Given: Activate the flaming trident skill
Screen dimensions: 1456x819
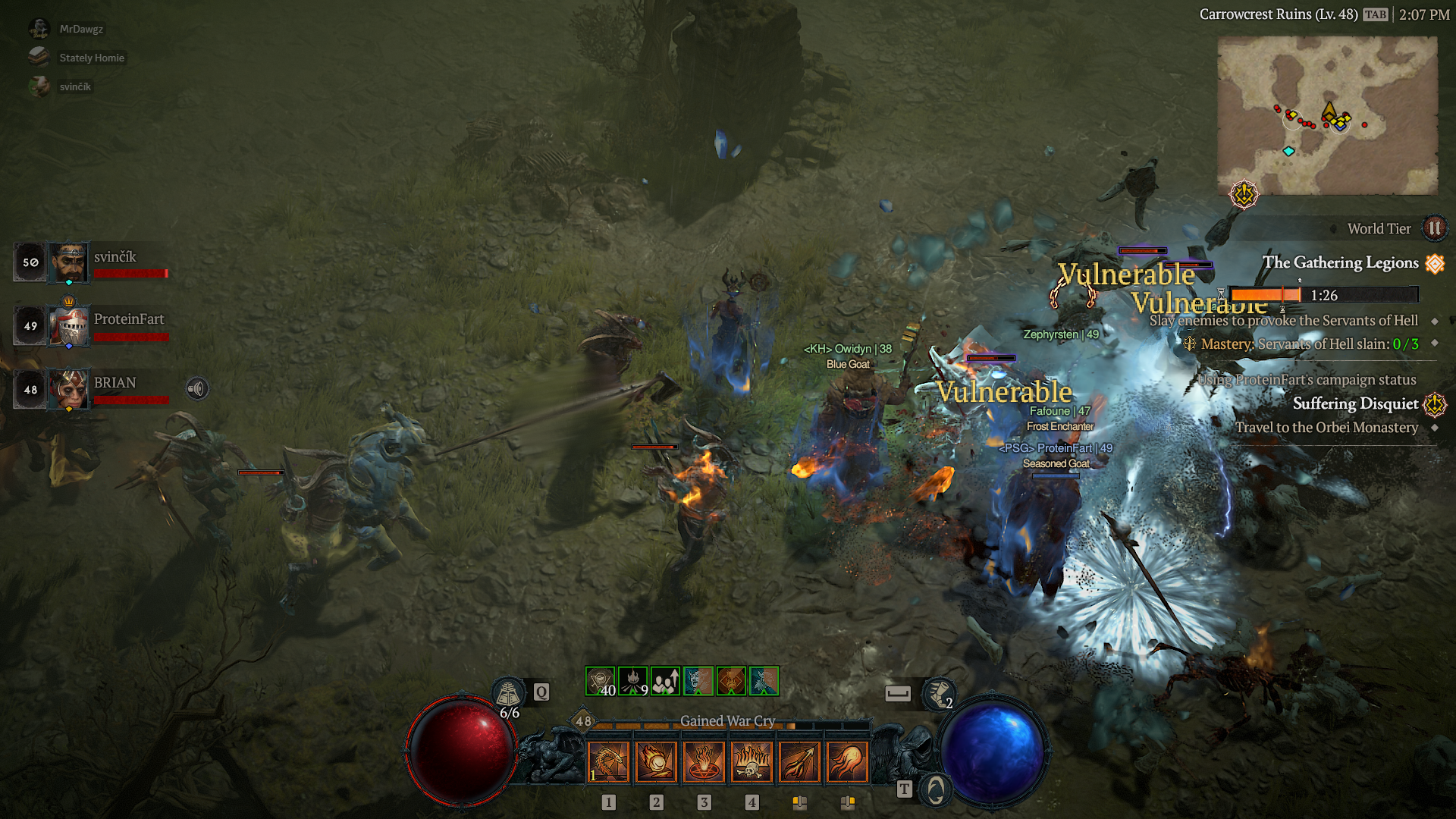Looking at the screenshot, I should tap(799, 761).
